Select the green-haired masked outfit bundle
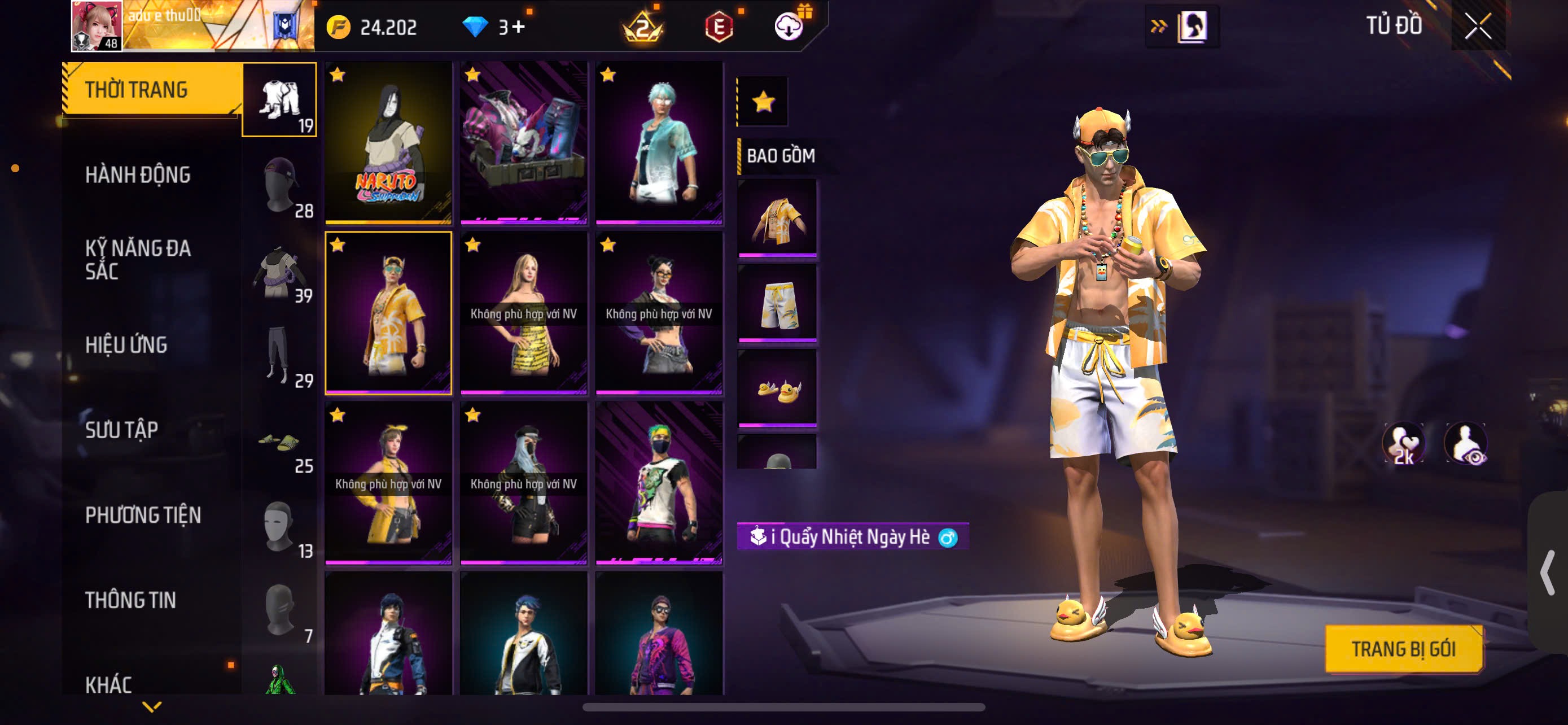Image resolution: width=1568 pixels, height=725 pixels. [659, 482]
